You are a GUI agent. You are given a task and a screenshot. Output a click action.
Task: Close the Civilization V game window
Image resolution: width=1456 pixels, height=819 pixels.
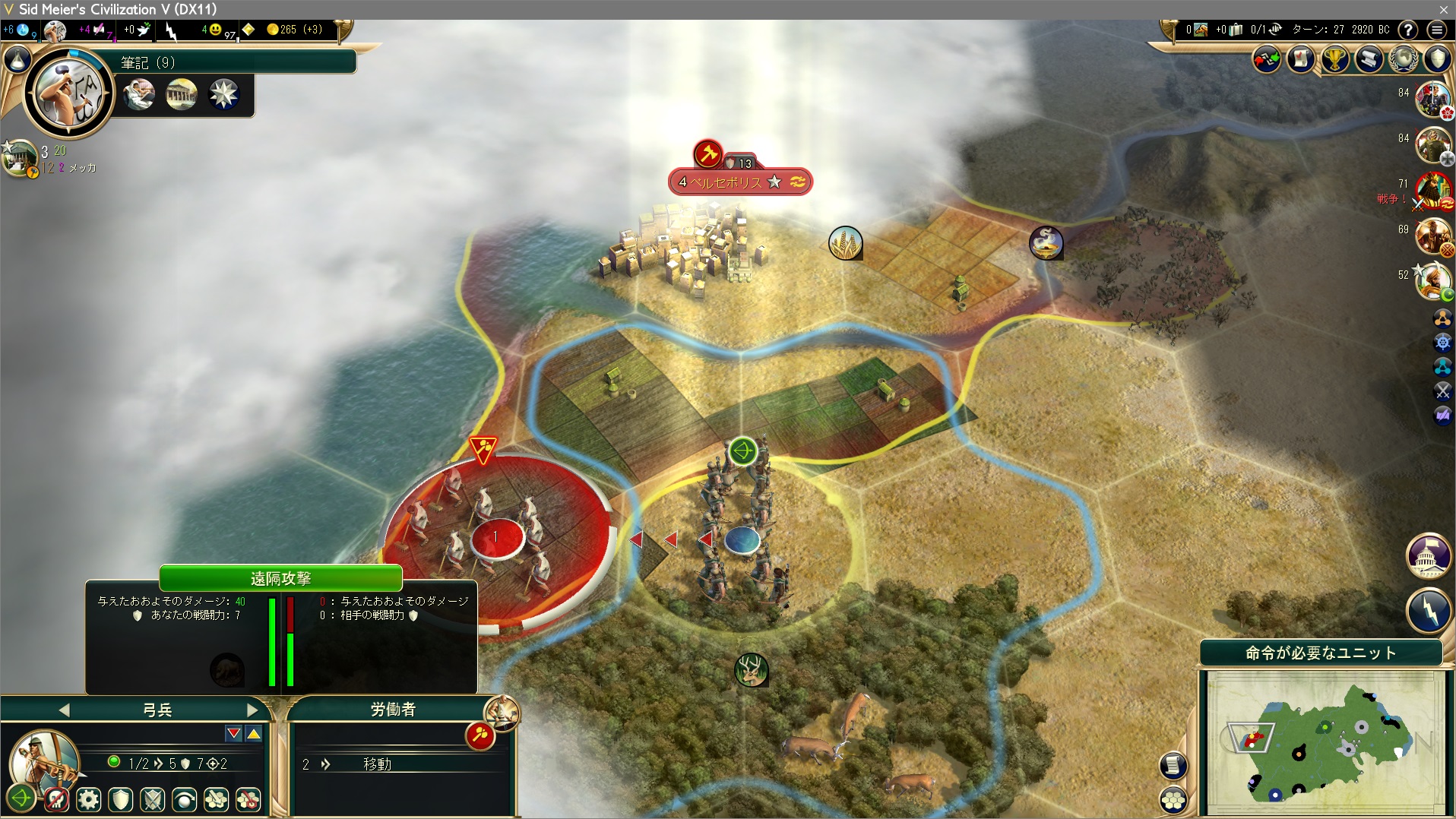pos(1443,9)
